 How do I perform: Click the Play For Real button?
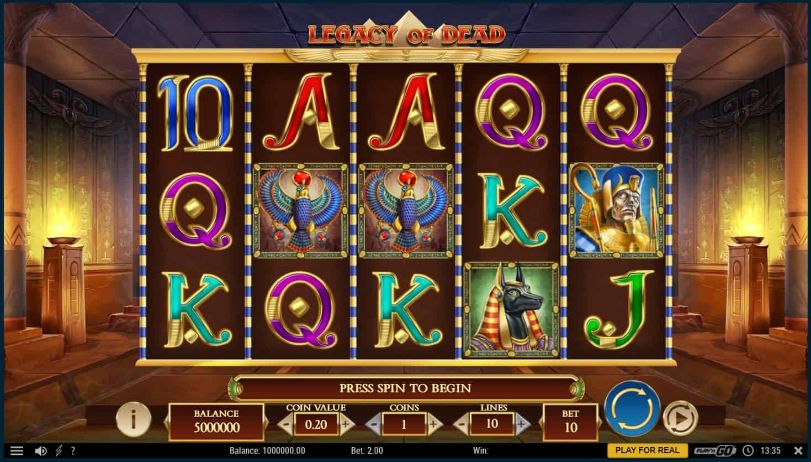647,451
